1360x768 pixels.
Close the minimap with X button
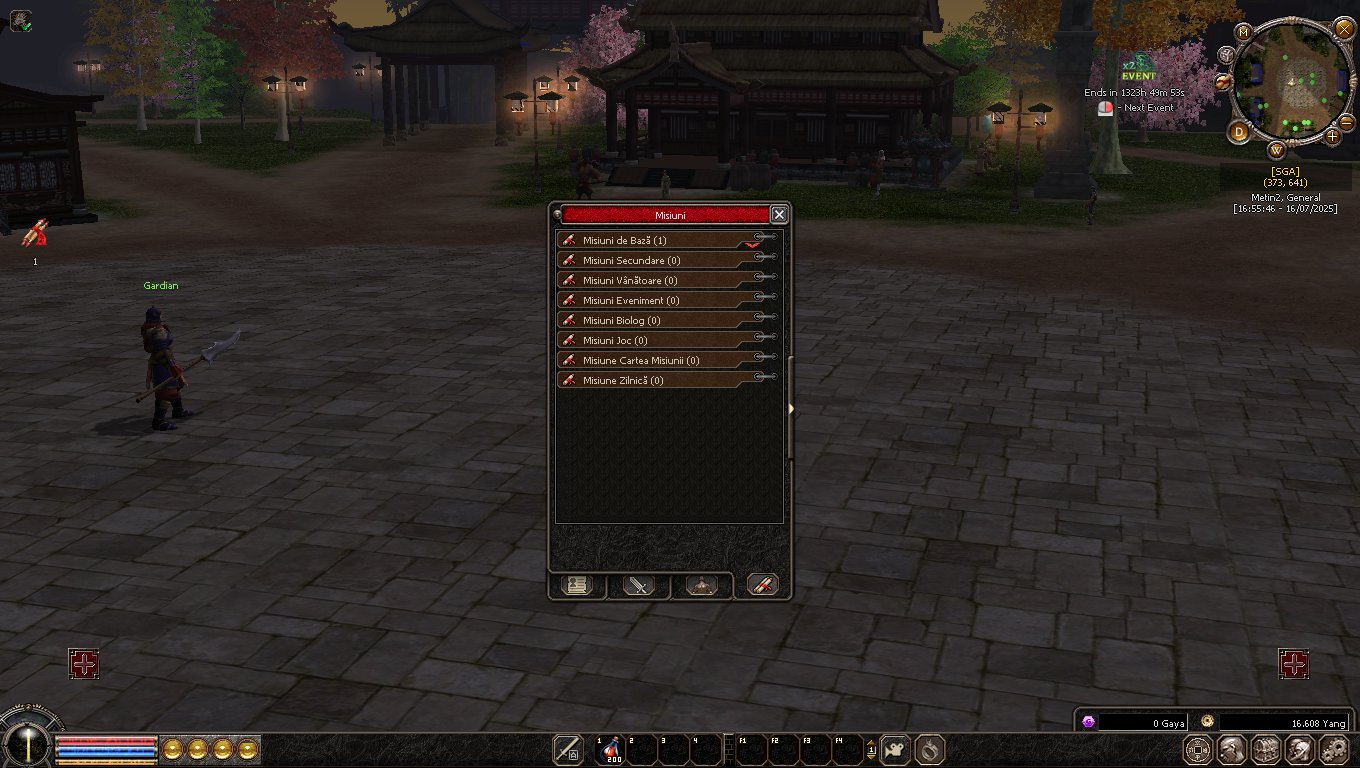pyautogui.click(x=1344, y=28)
